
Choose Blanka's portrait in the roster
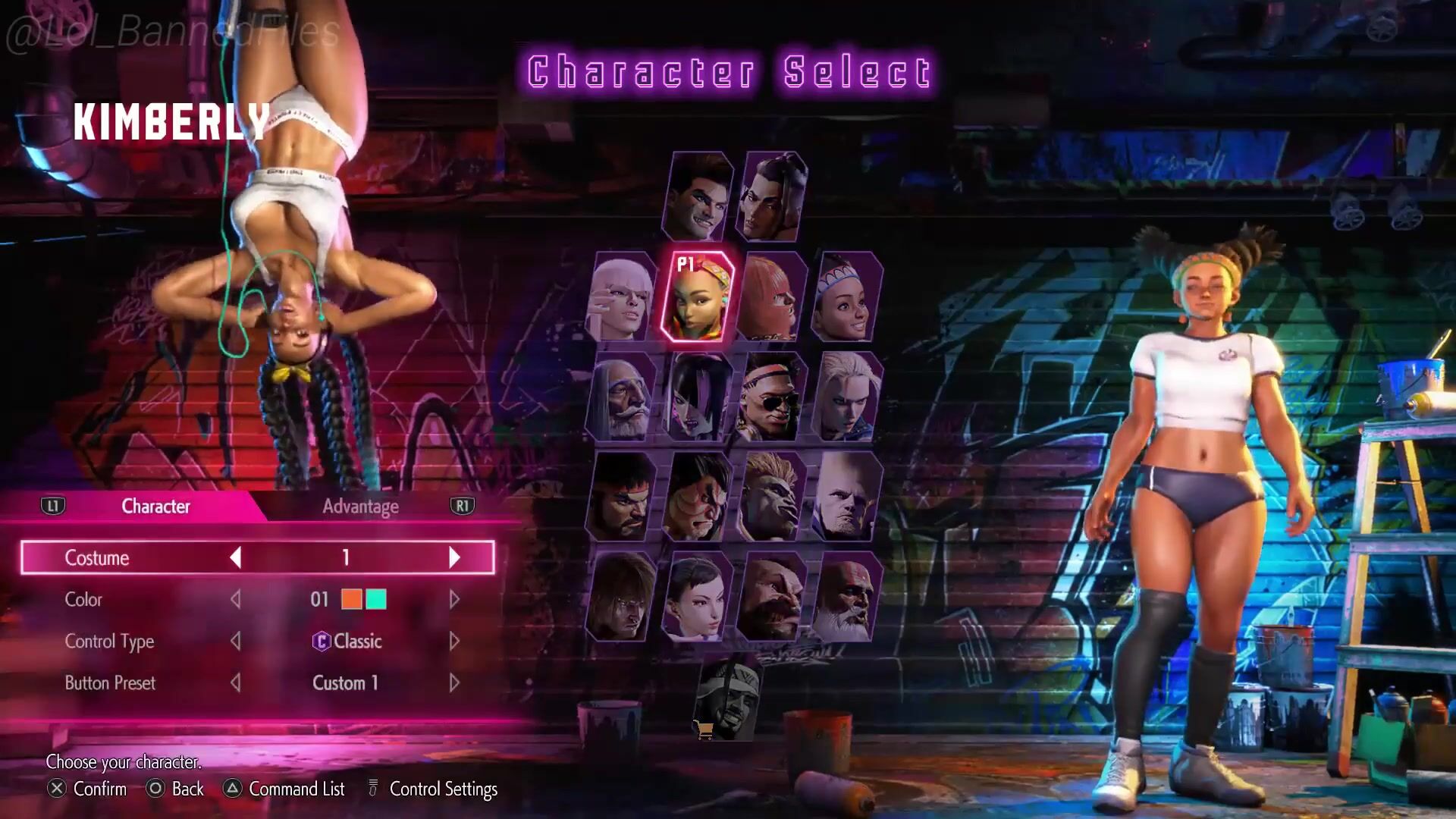771,497
